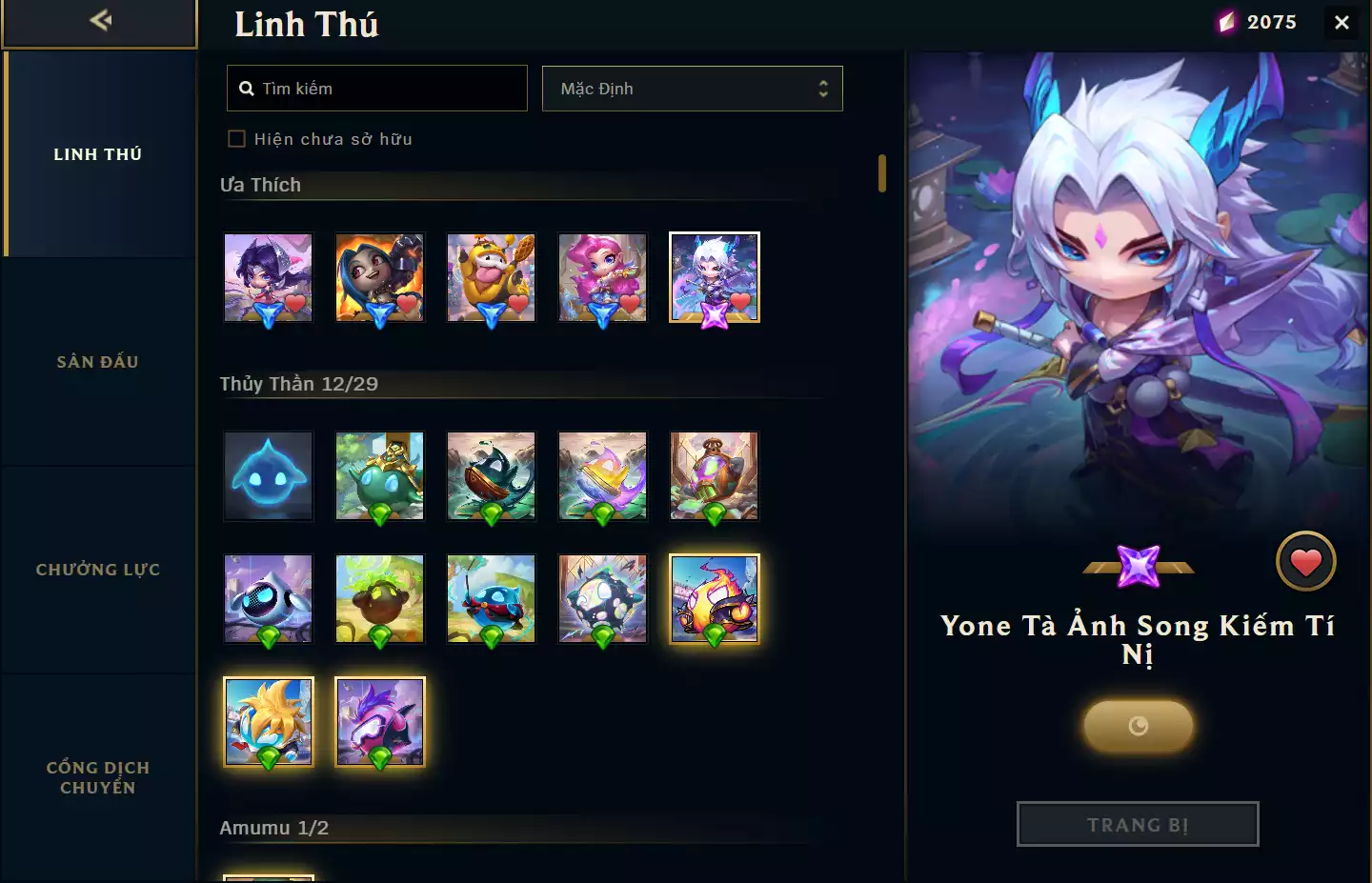
Task: Open the Mặc Định sort dropdown
Action: pos(693,89)
